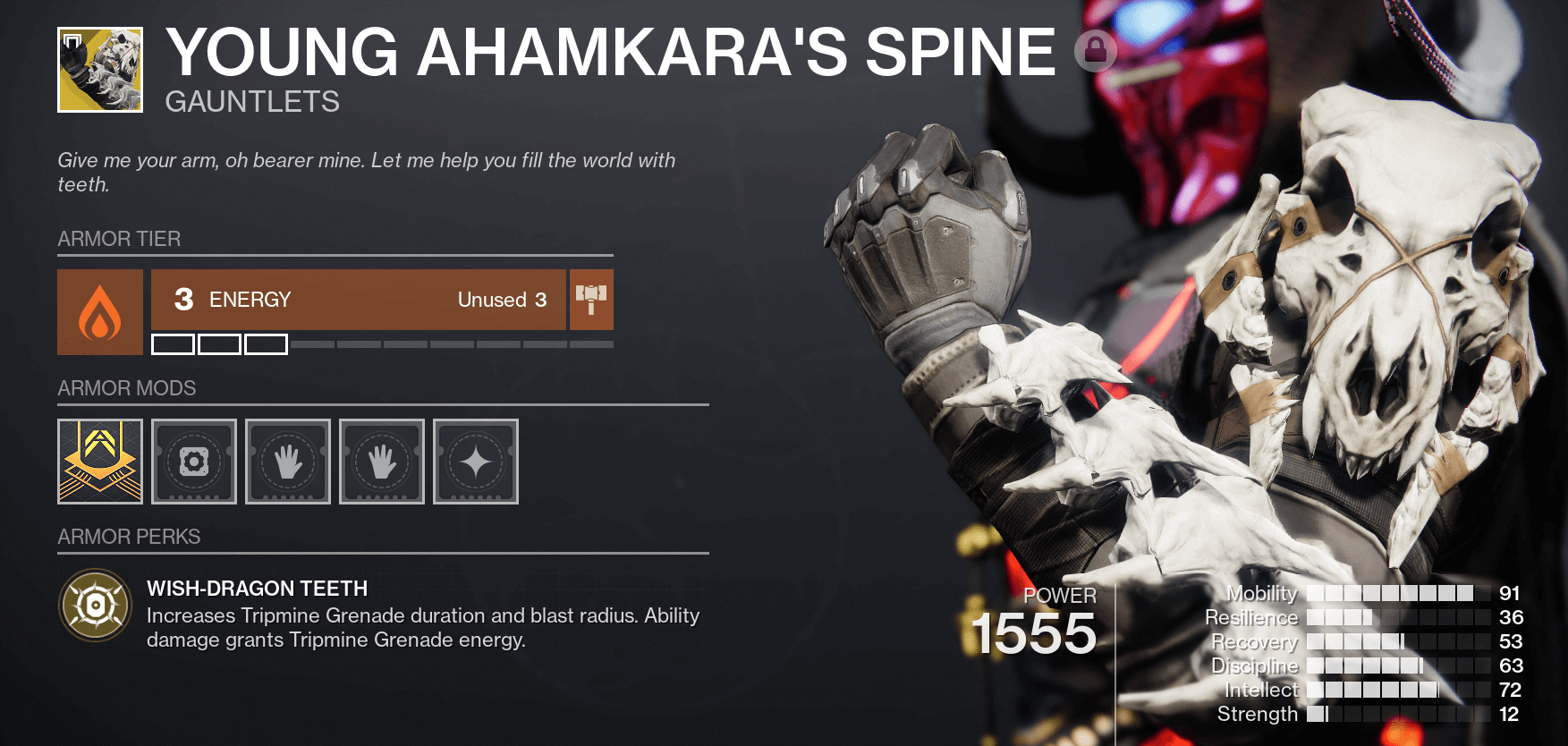
Task: Click the golden Artifice armor mod slot
Action: click(x=99, y=462)
